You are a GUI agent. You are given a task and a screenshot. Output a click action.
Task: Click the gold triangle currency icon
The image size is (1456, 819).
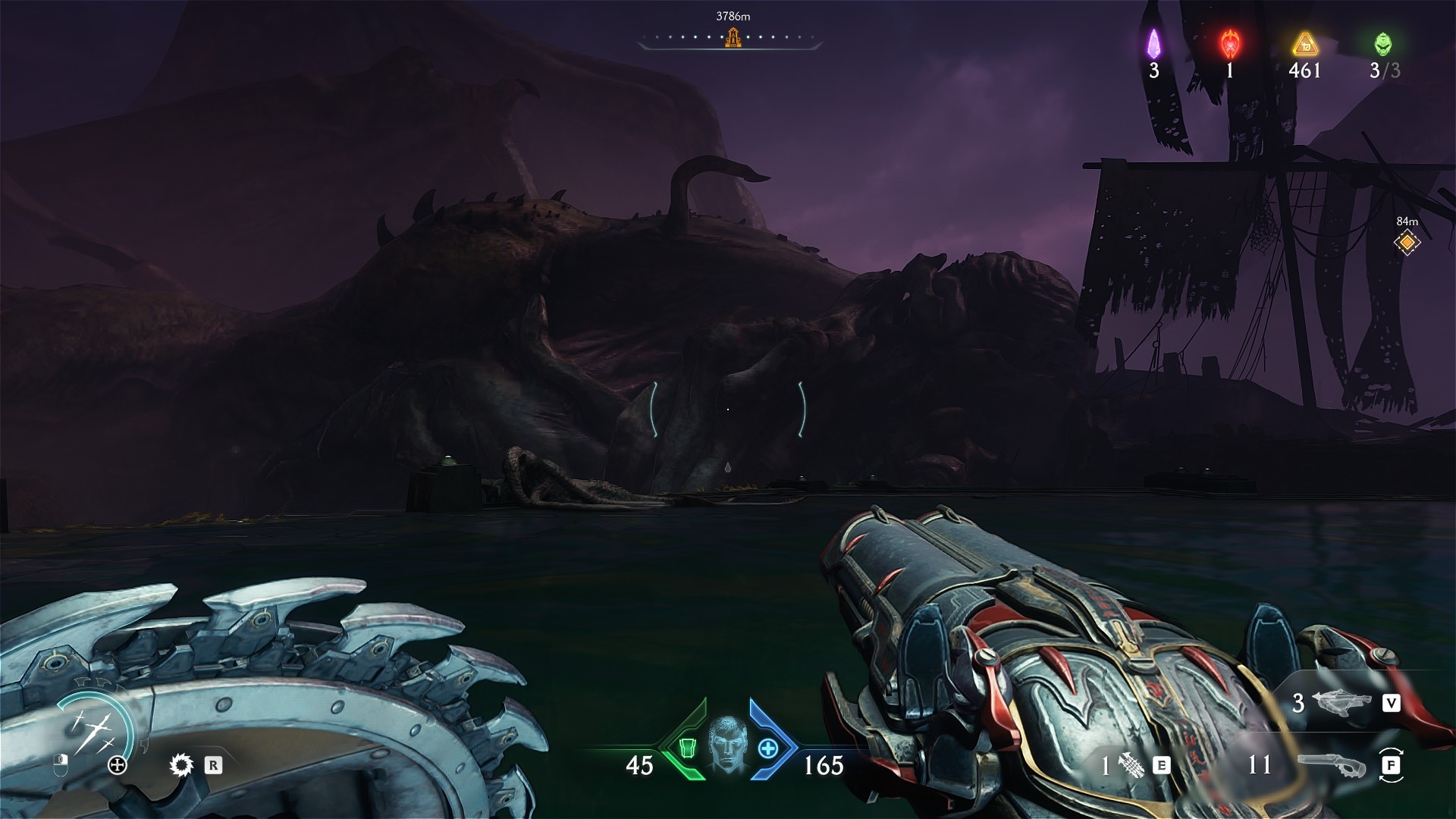tap(1304, 45)
